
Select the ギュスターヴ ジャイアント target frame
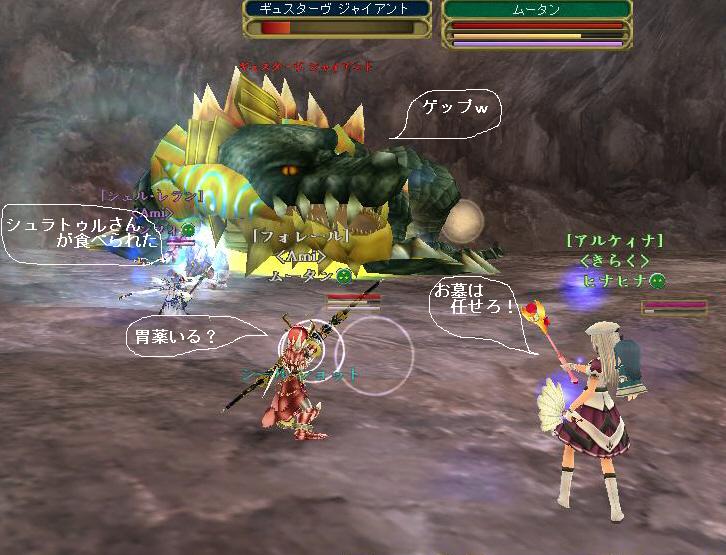(337, 18)
